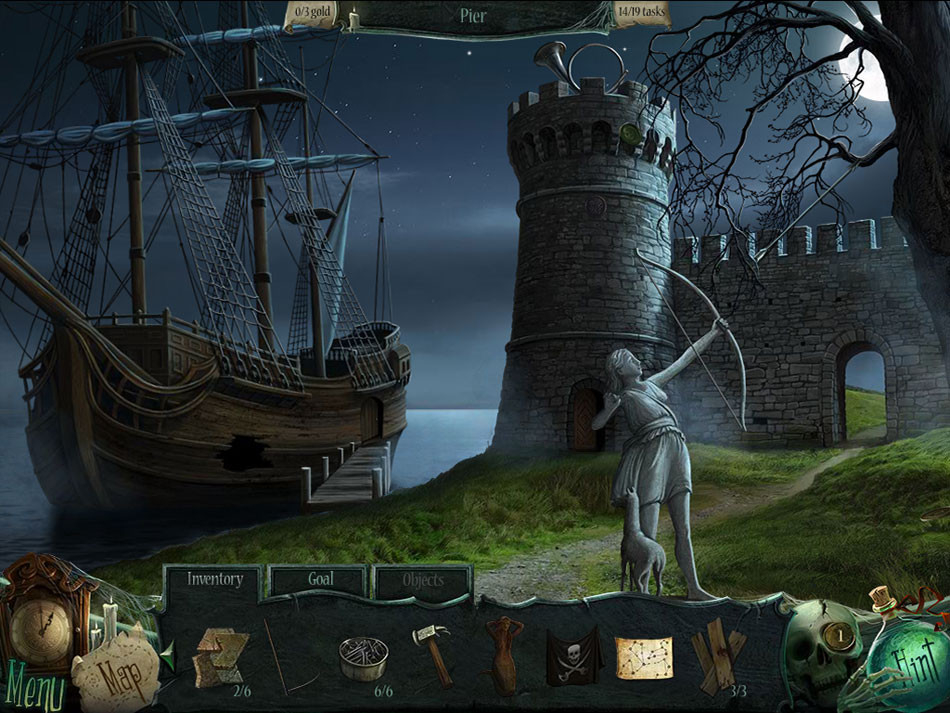This screenshot has width=950, height=713.
Task: Switch to the Objects tab
Action: coord(422,580)
